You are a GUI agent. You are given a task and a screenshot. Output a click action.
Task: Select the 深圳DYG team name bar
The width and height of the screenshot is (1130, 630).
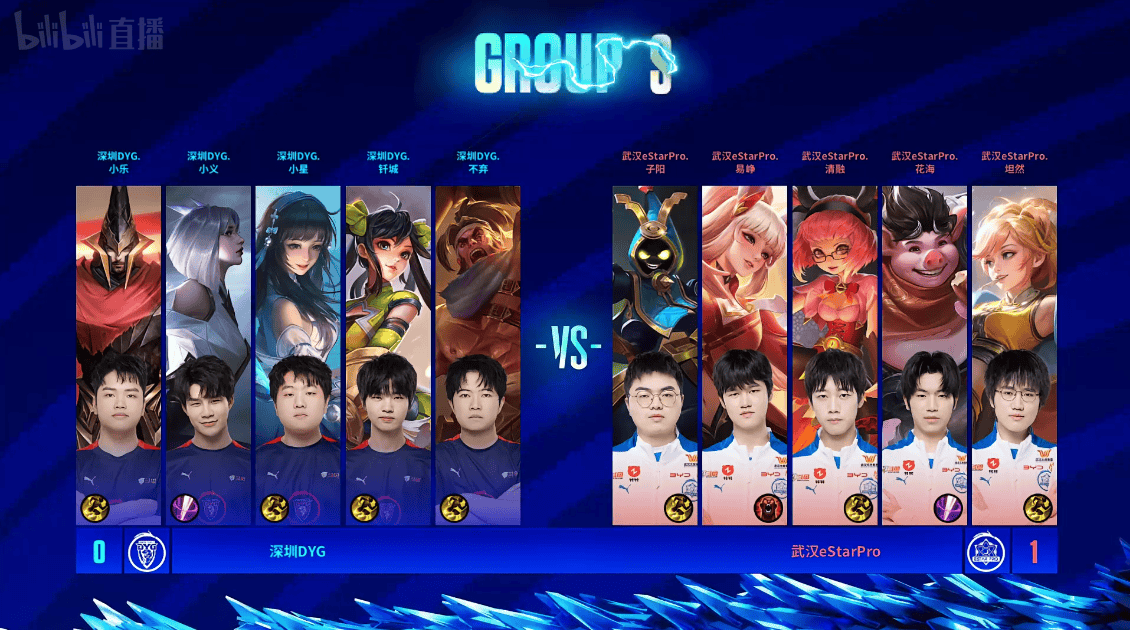tap(298, 551)
